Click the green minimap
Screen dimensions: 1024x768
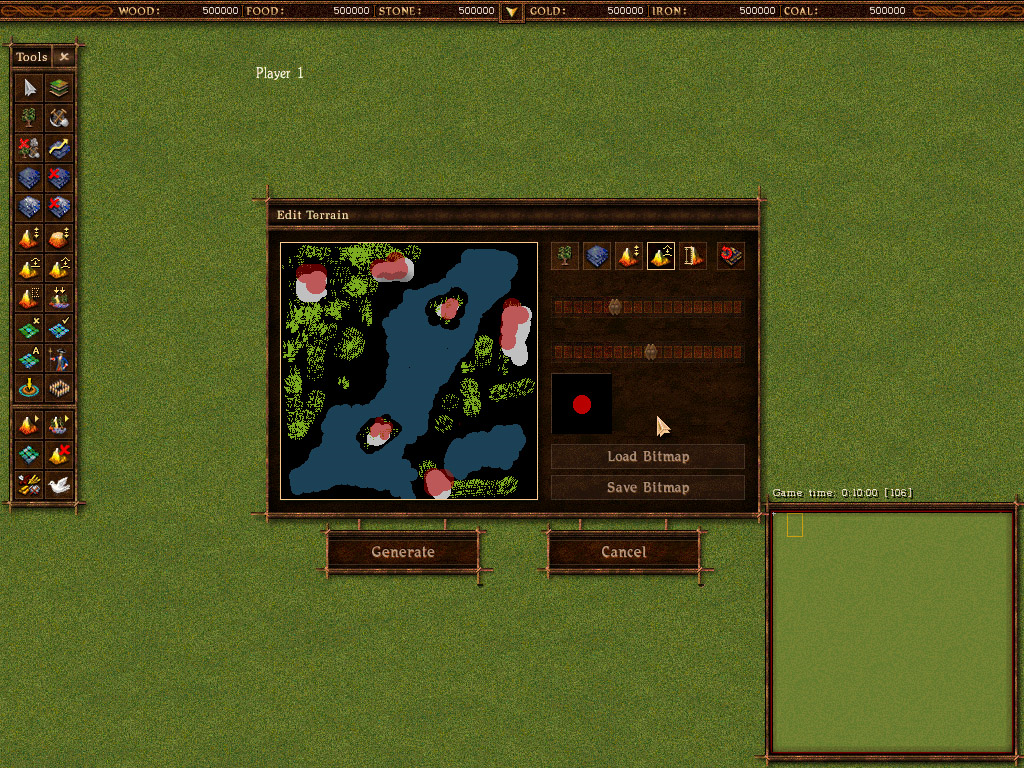click(x=890, y=632)
